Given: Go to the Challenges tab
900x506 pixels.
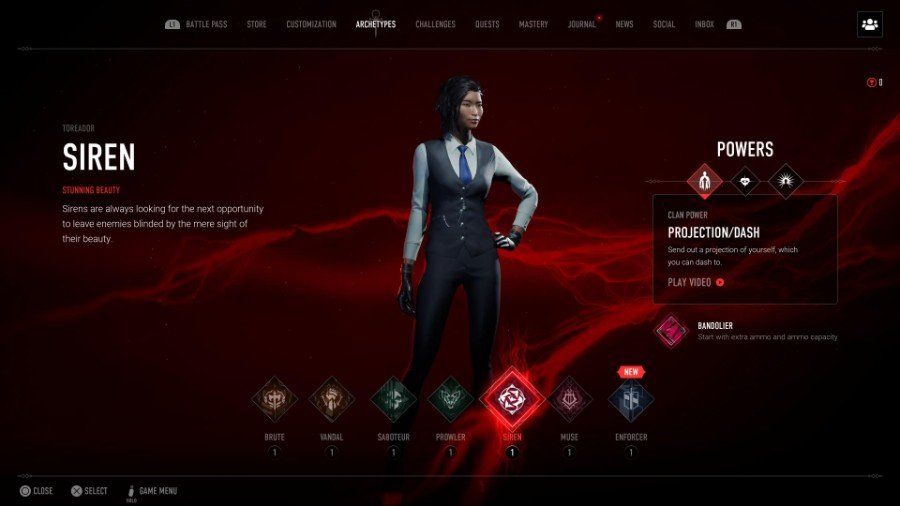Looking at the screenshot, I should [435, 24].
